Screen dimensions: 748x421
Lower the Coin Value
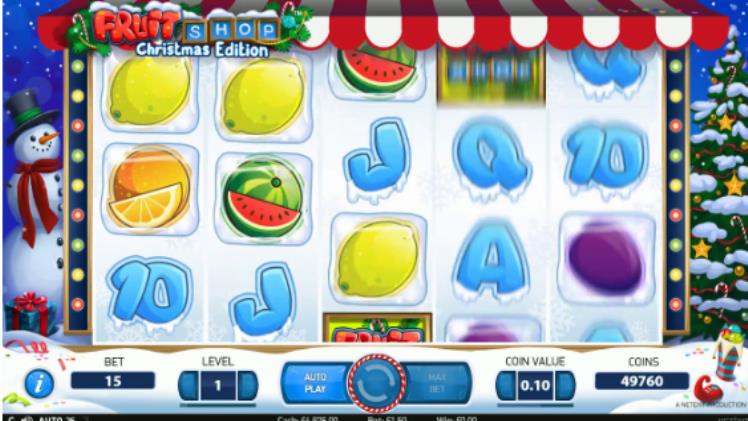click(x=506, y=385)
